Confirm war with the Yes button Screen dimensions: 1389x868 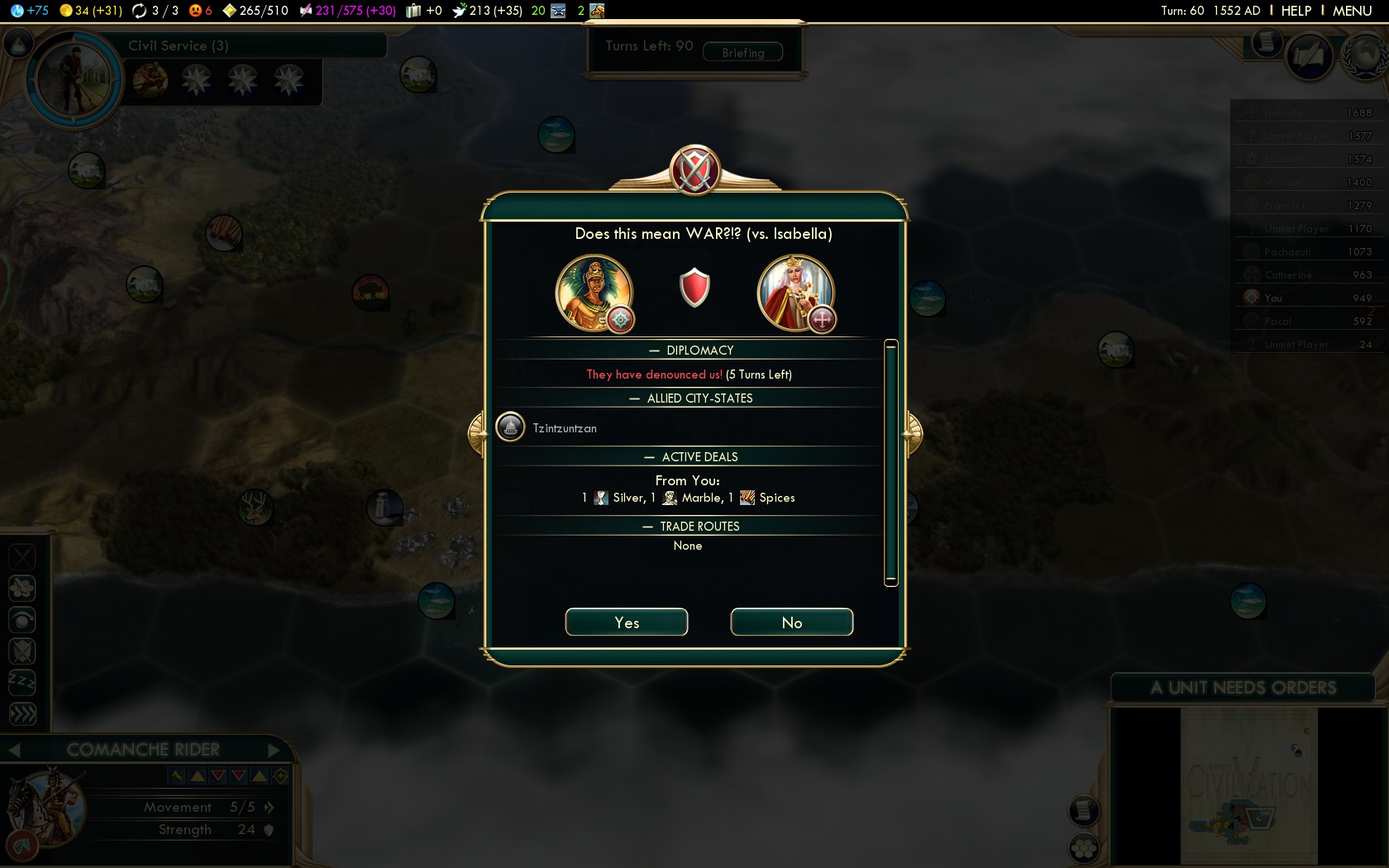[626, 622]
